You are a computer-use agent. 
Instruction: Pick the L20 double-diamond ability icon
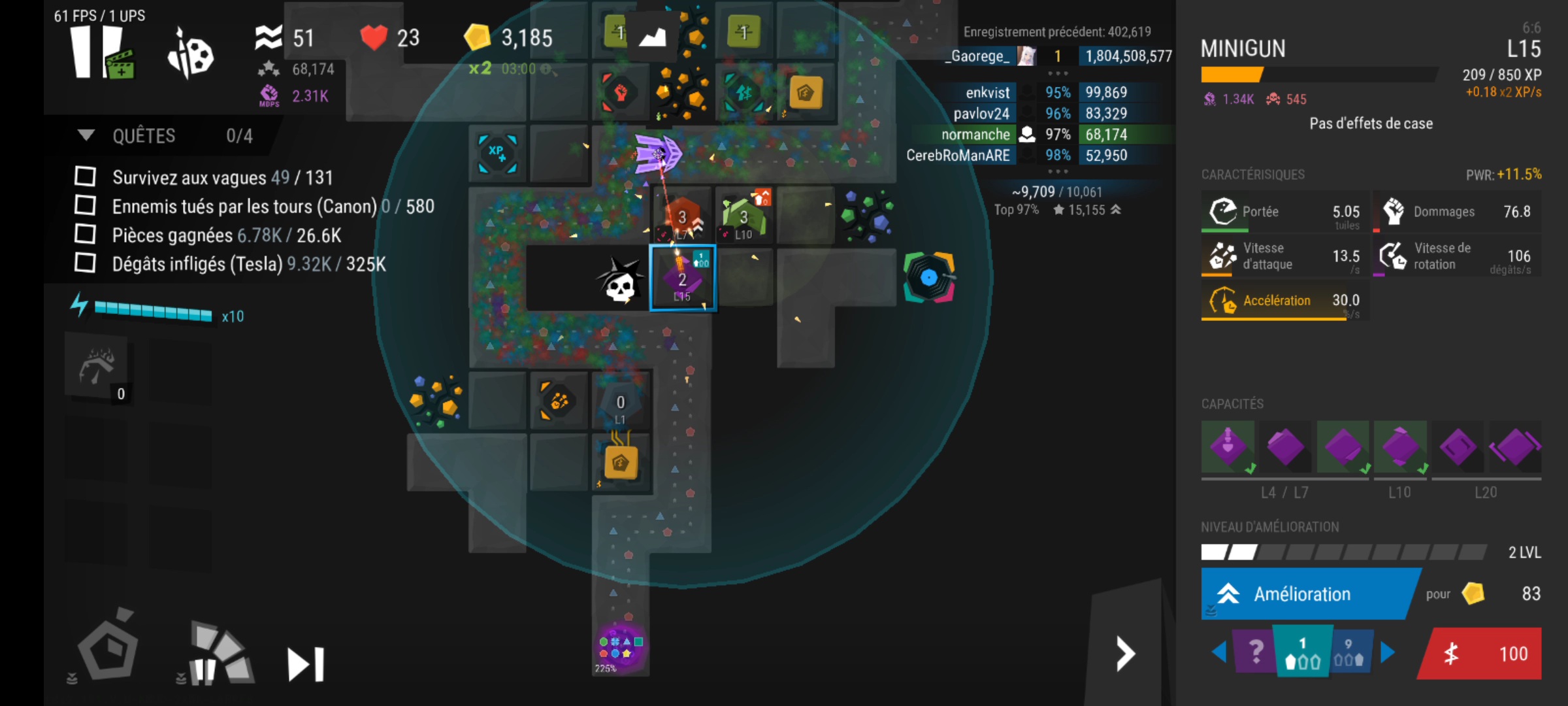tap(1514, 448)
